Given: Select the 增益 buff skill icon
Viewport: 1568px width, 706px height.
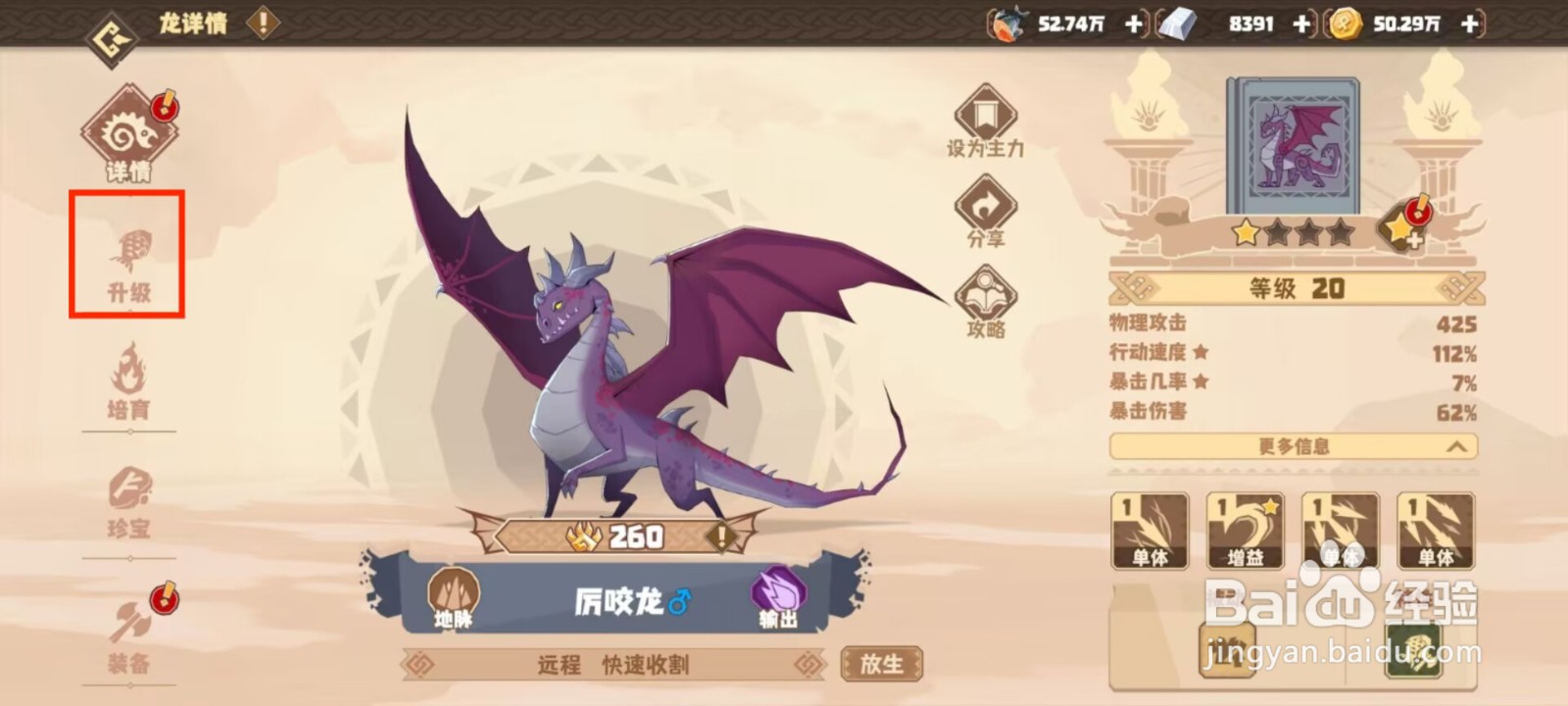Looking at the screenshot, I should (1246, 531).
